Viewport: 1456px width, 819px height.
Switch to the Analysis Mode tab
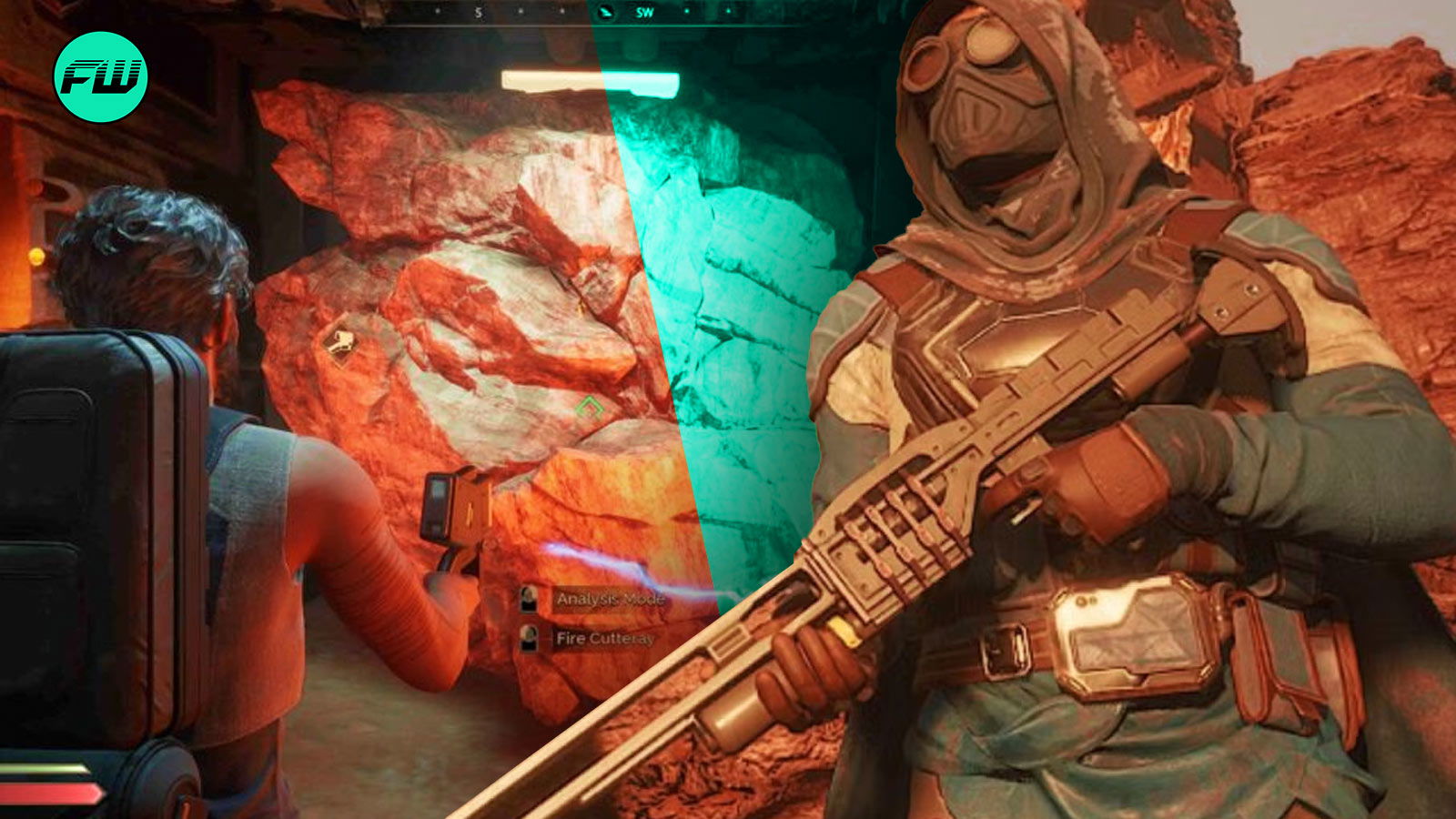(610, 599)
